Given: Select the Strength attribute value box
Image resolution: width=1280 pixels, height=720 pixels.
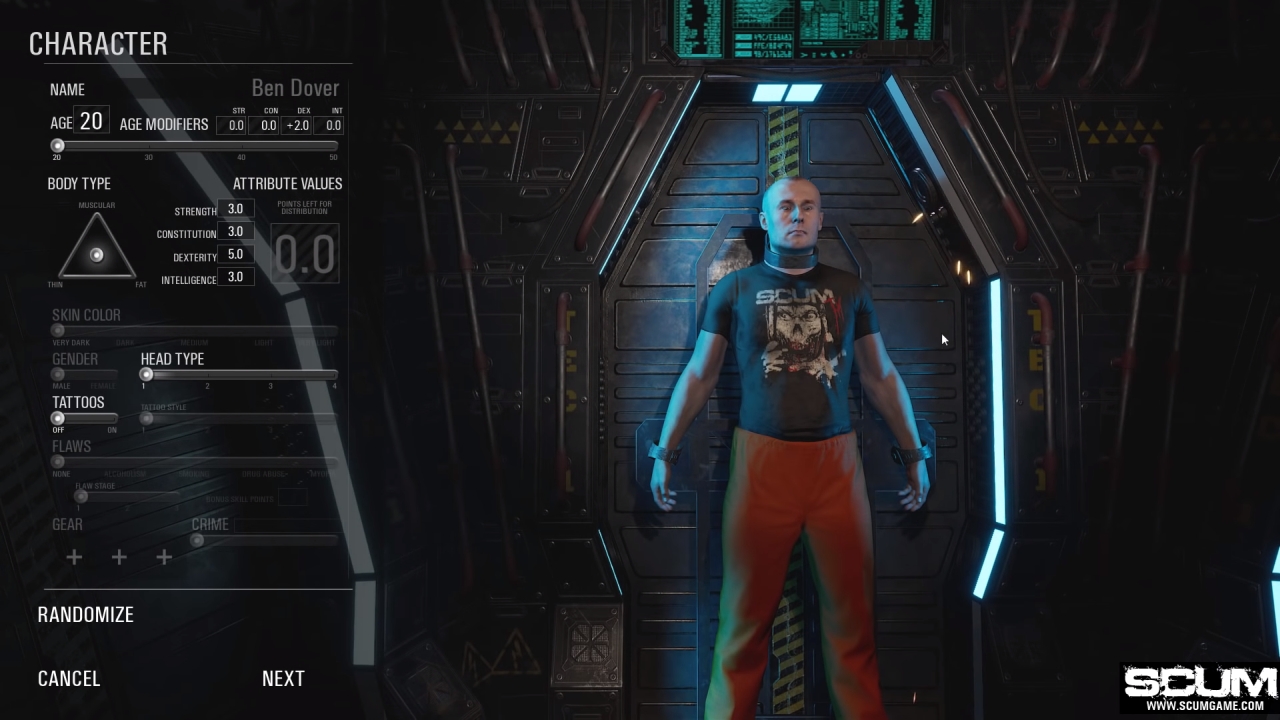Looking at the screenshot, I should [235, 209].
